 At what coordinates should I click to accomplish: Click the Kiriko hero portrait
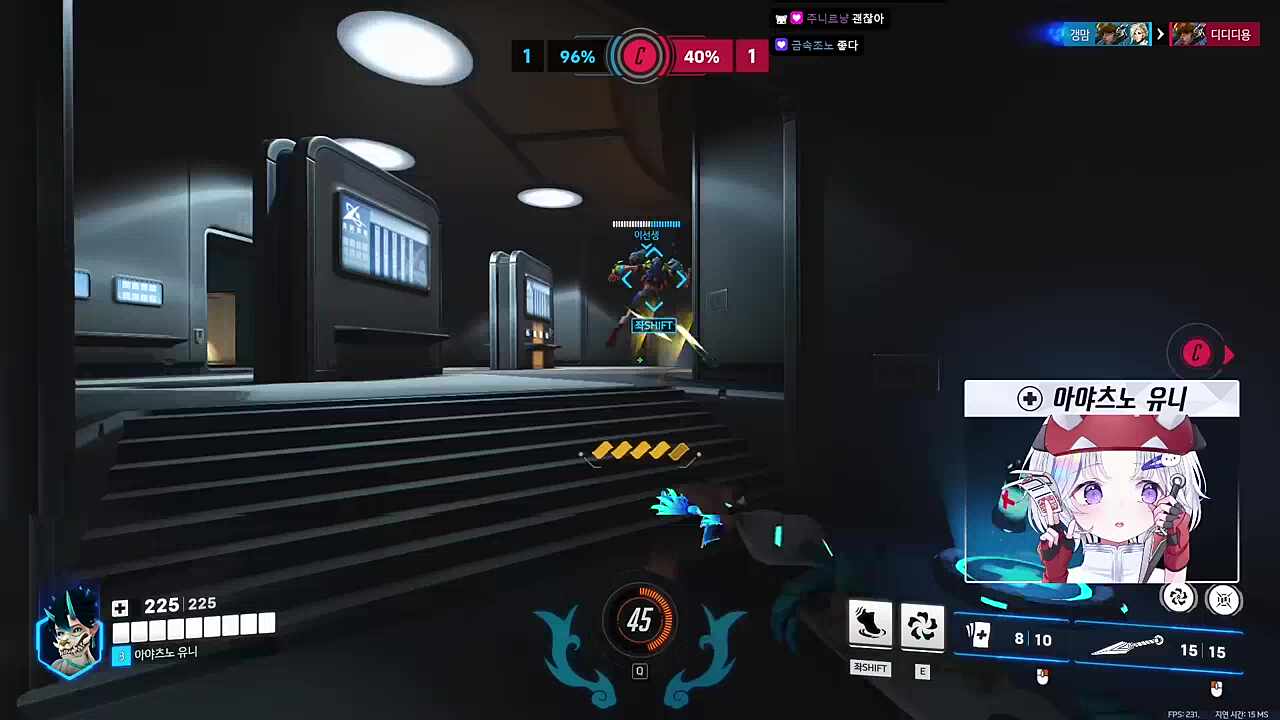click(x=70, y=632)
